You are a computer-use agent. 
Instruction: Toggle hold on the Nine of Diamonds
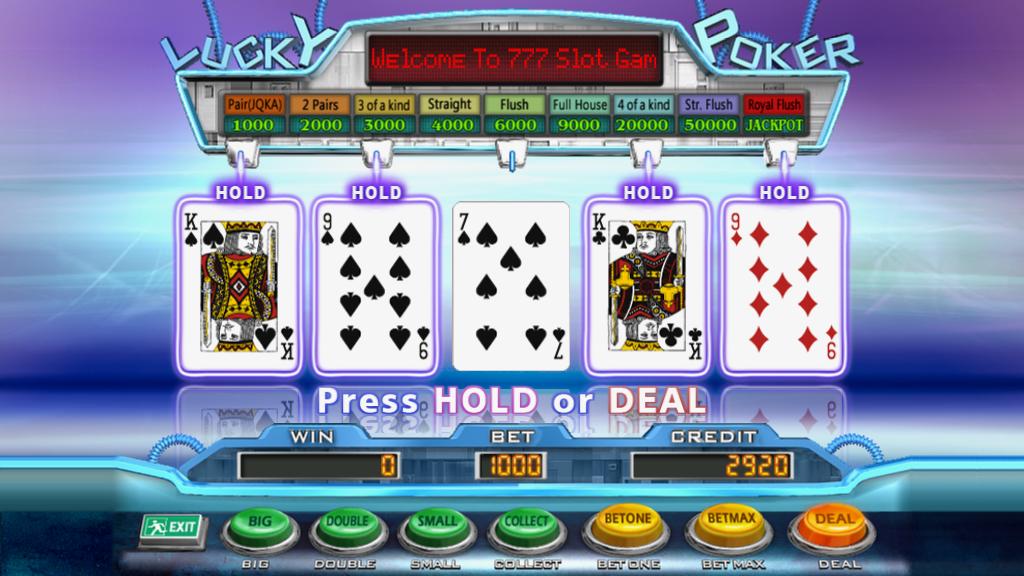pyautogui.click(x=783, y=285)
